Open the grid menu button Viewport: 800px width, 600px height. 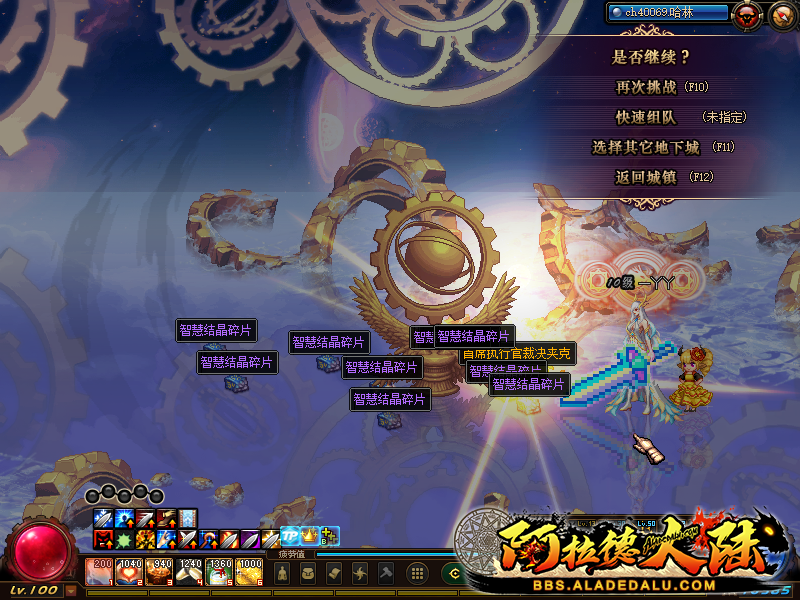pos(419,574)
